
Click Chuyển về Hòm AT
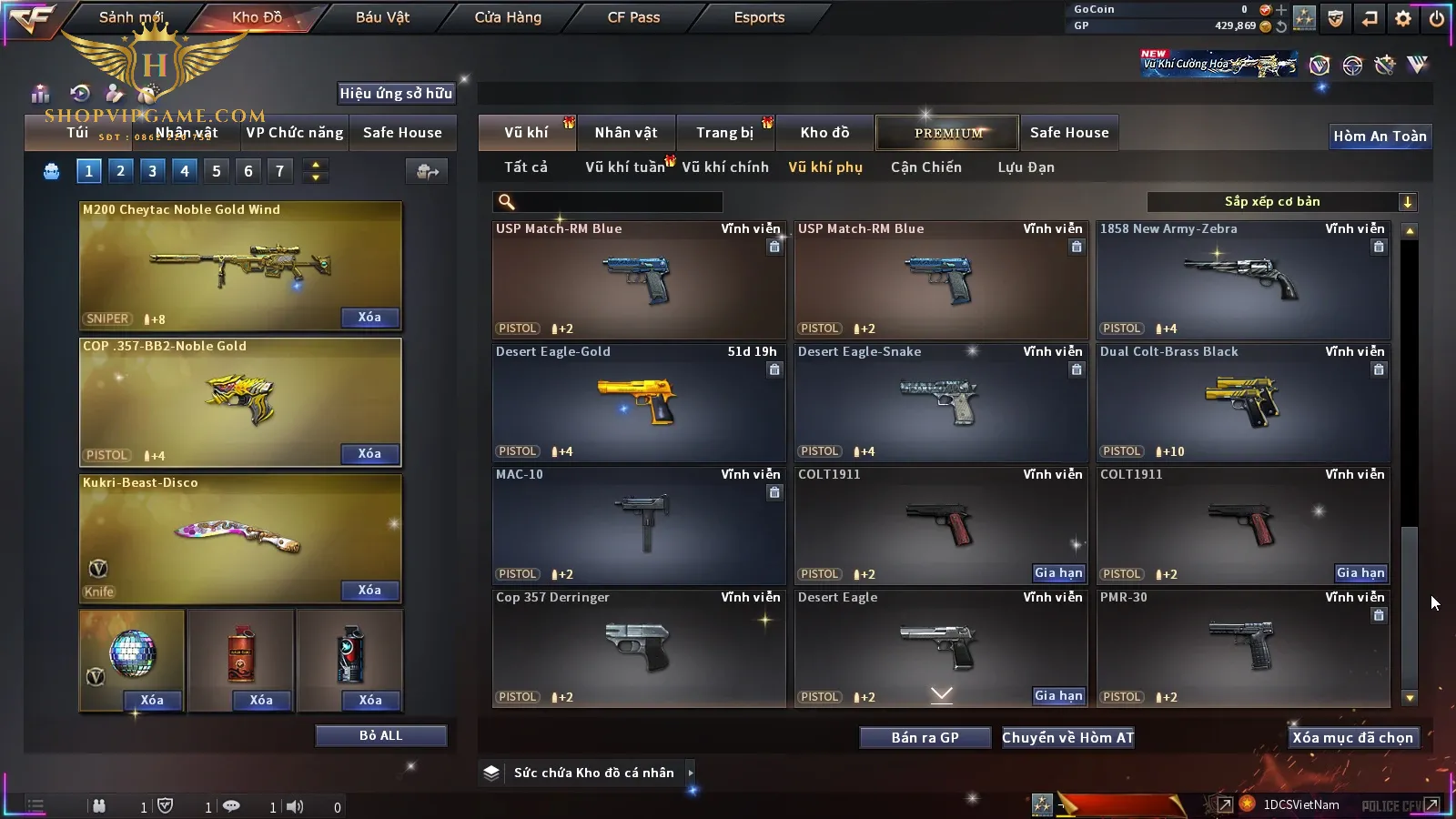[1067, 738]
